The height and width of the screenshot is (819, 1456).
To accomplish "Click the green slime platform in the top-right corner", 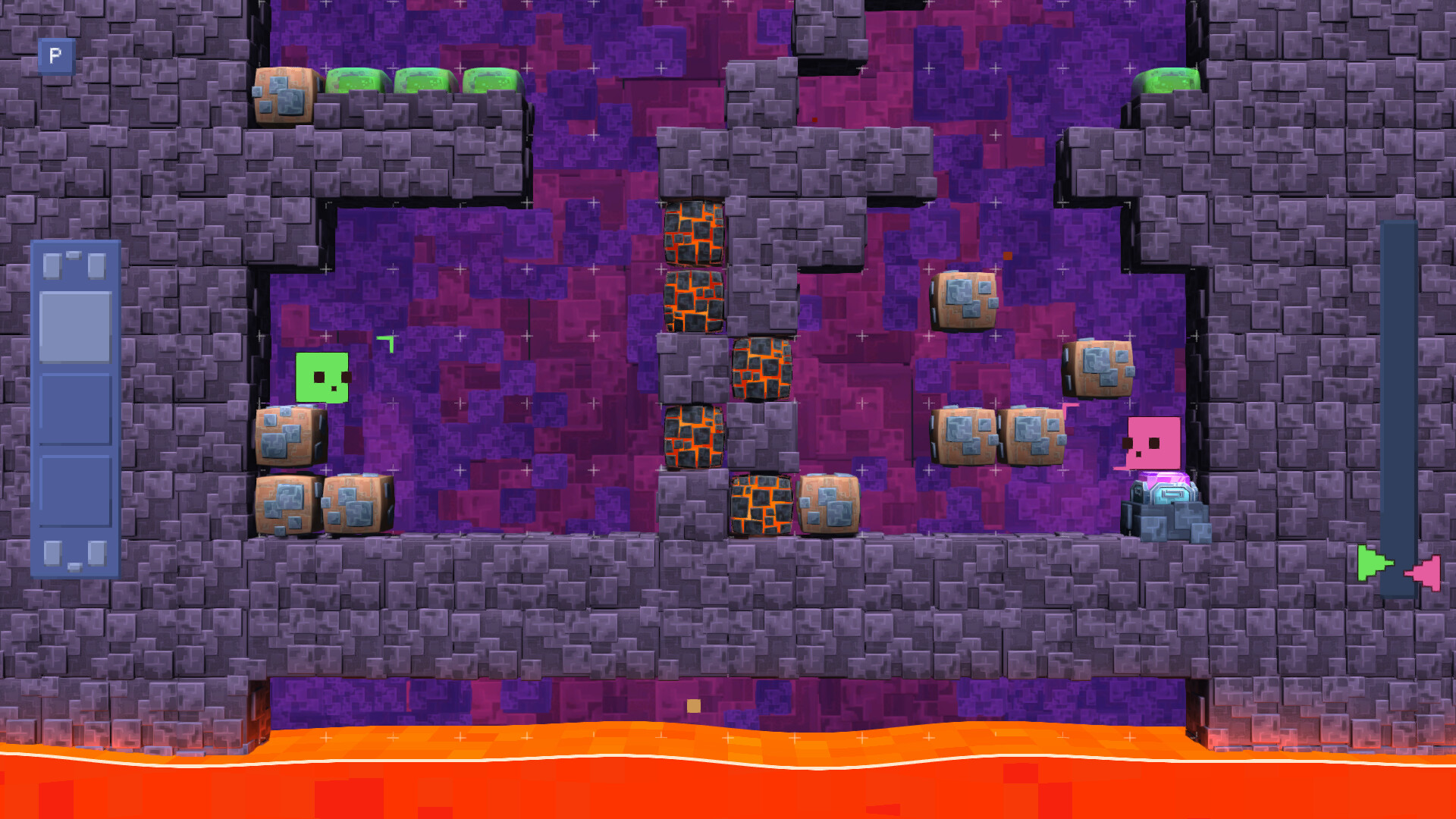I will pyautogui.click(x=1168, y=80).
